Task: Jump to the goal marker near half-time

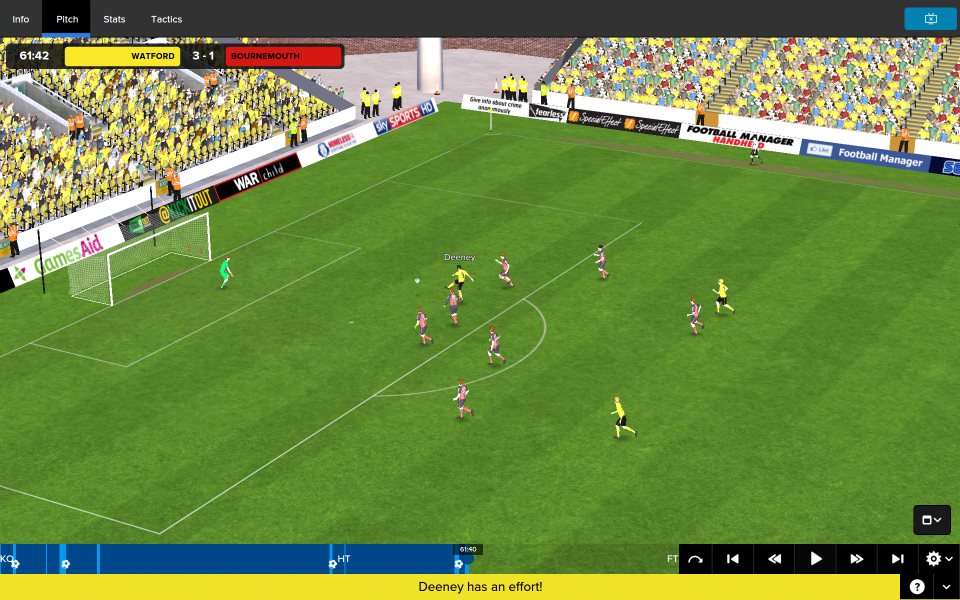Action: click(332, 565)
